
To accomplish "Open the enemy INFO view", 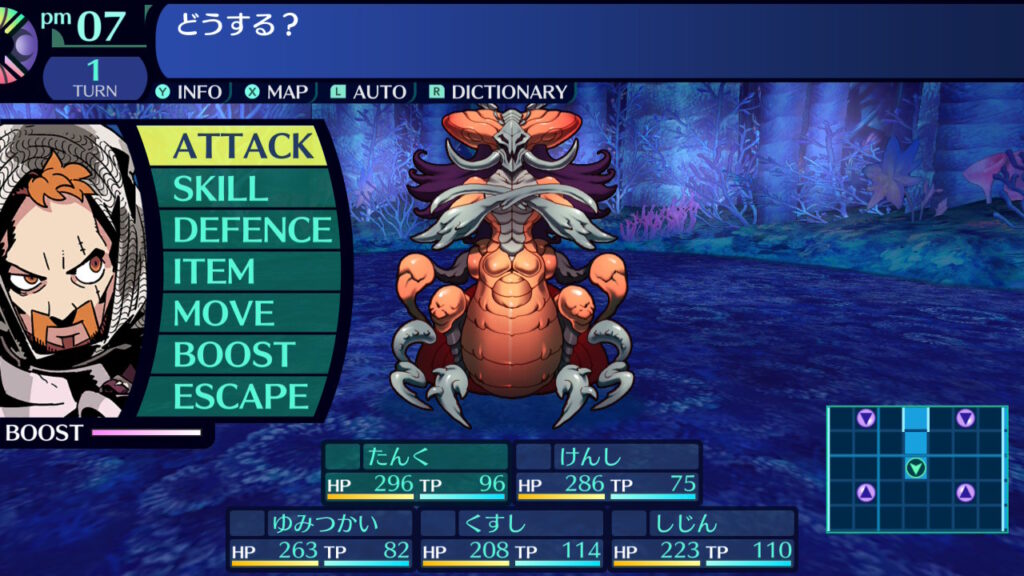I will (x=190, y=92).
